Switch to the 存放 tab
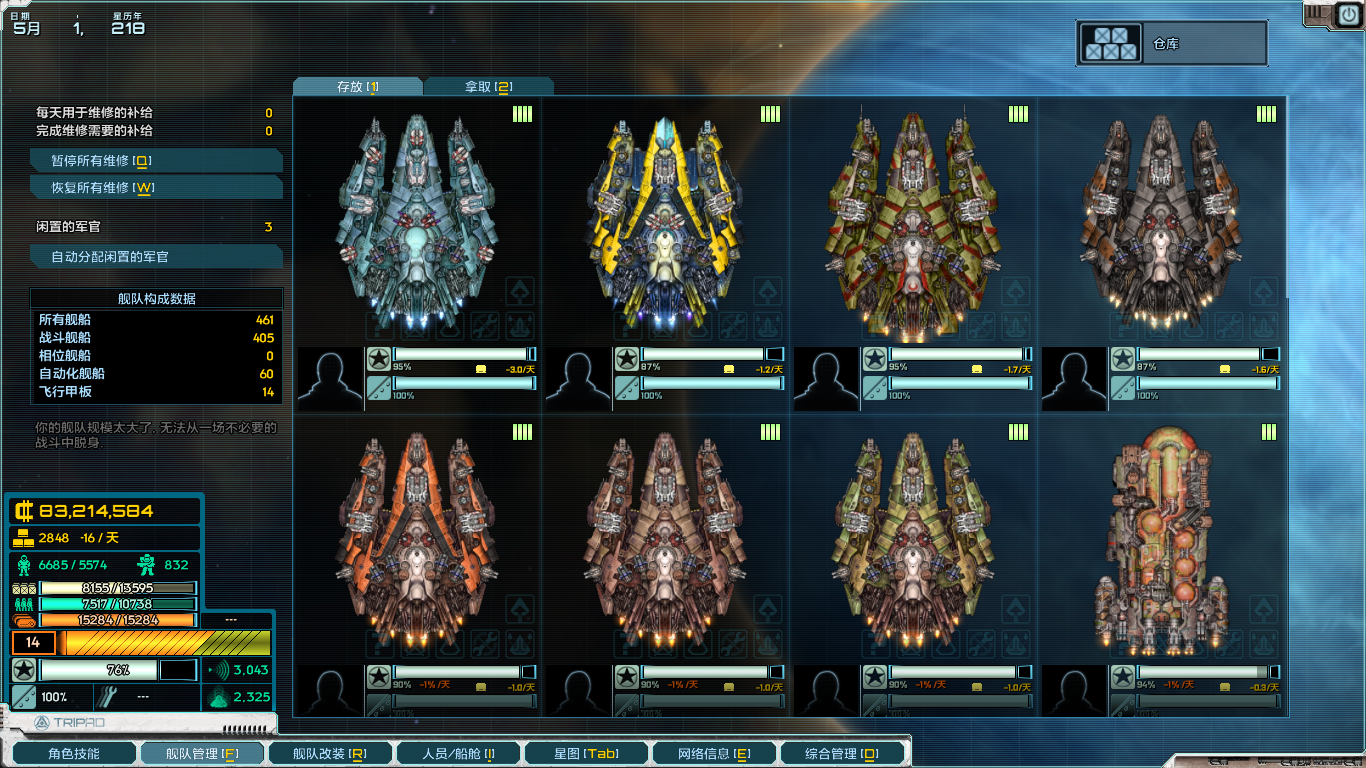 click(x=357, y=87)
